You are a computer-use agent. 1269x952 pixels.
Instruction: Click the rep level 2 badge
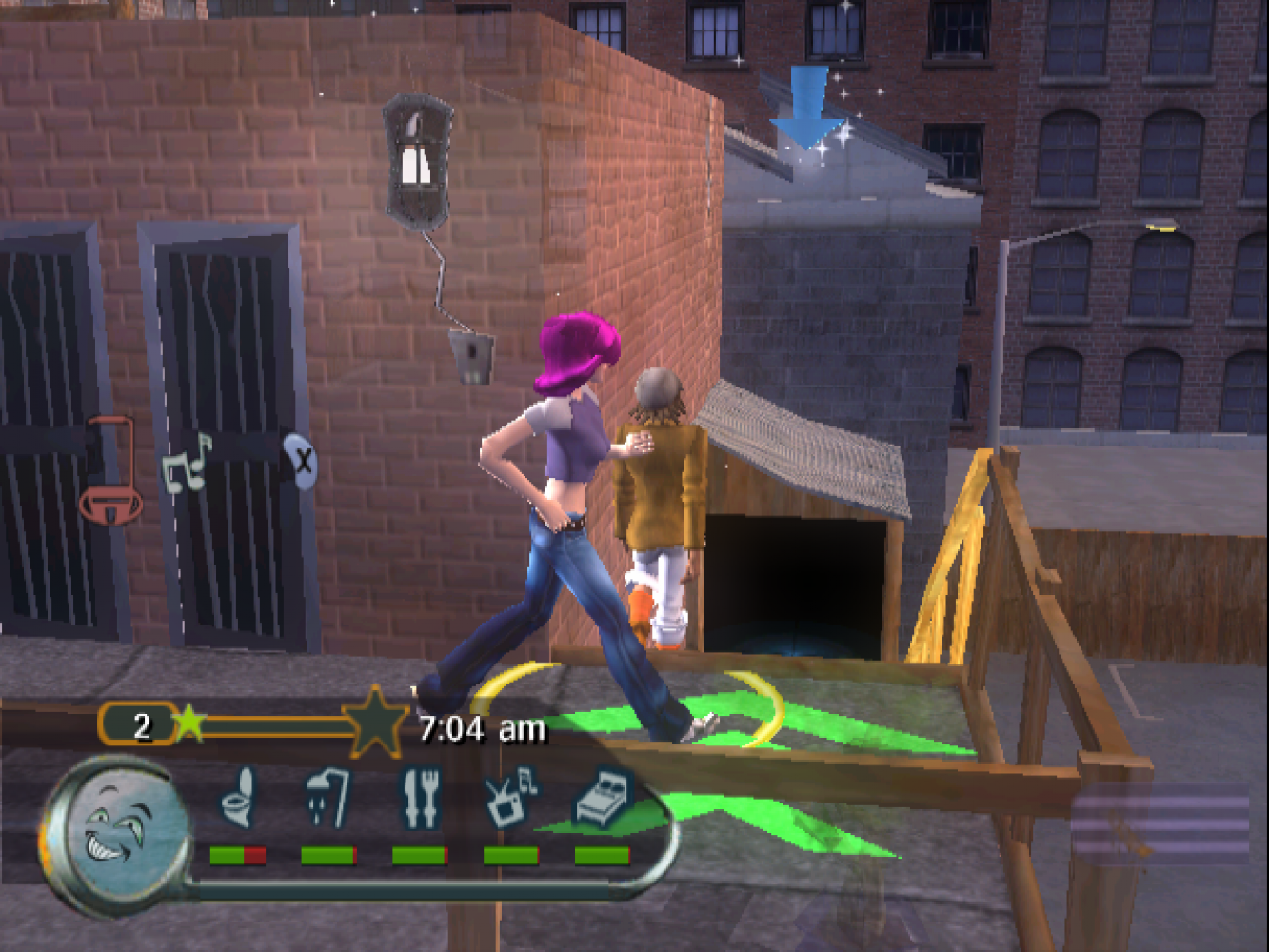(140, 726)
